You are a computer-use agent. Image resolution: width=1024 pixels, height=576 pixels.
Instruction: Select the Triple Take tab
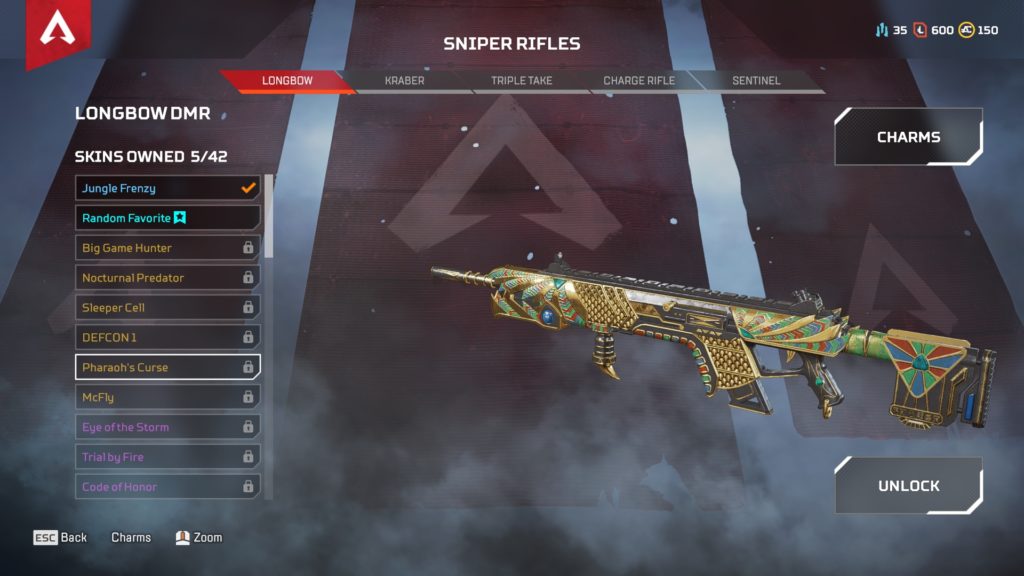[521, 81]
